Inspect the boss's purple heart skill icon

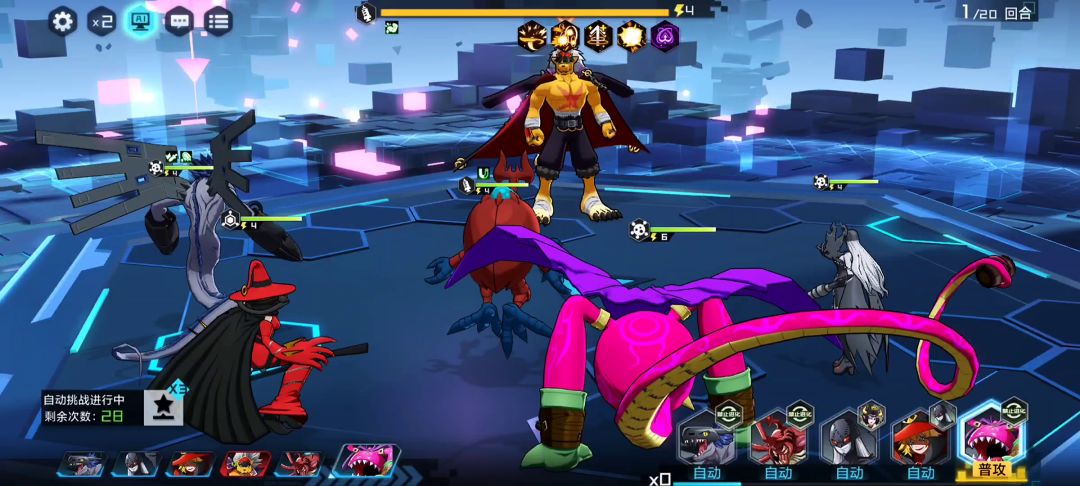[665, 37]
